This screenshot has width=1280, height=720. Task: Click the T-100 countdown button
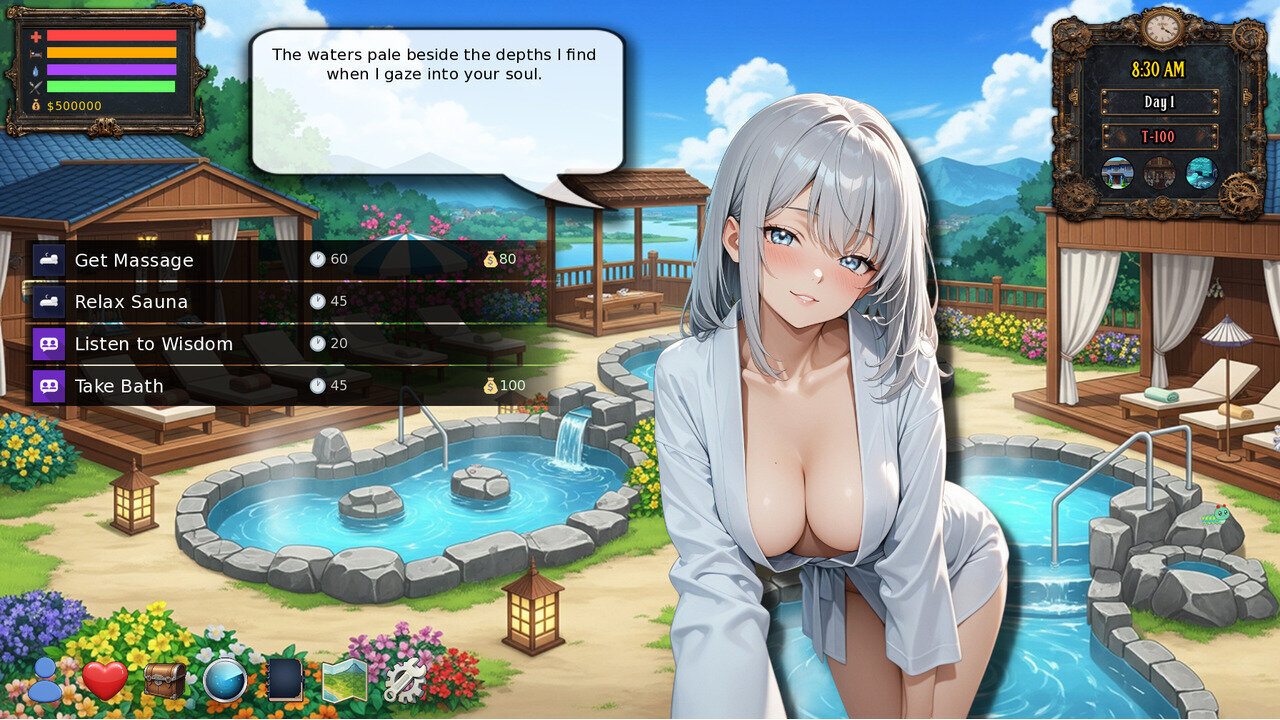point(1161,135)
